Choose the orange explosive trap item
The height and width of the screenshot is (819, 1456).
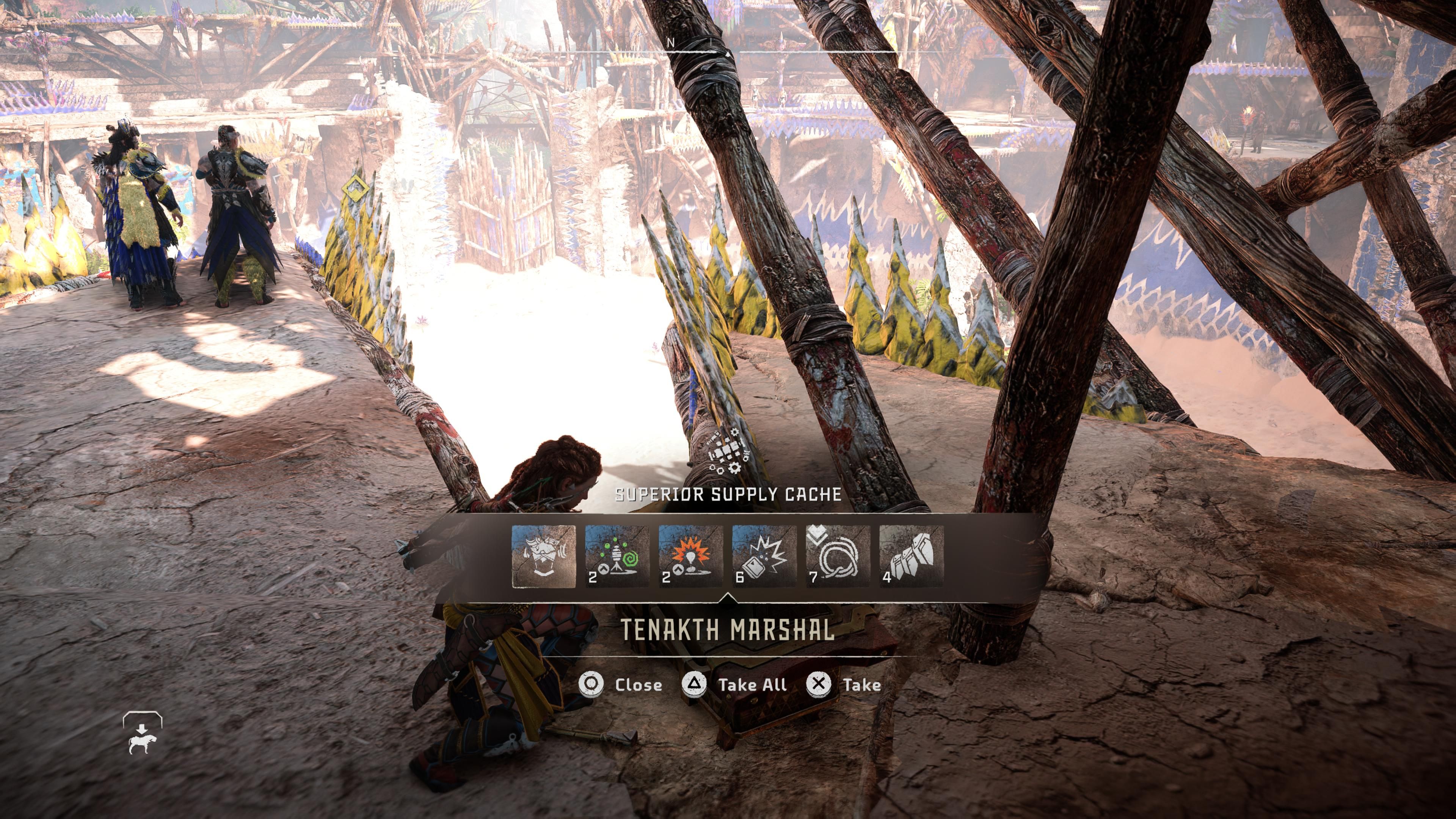(x=690, y=556)
